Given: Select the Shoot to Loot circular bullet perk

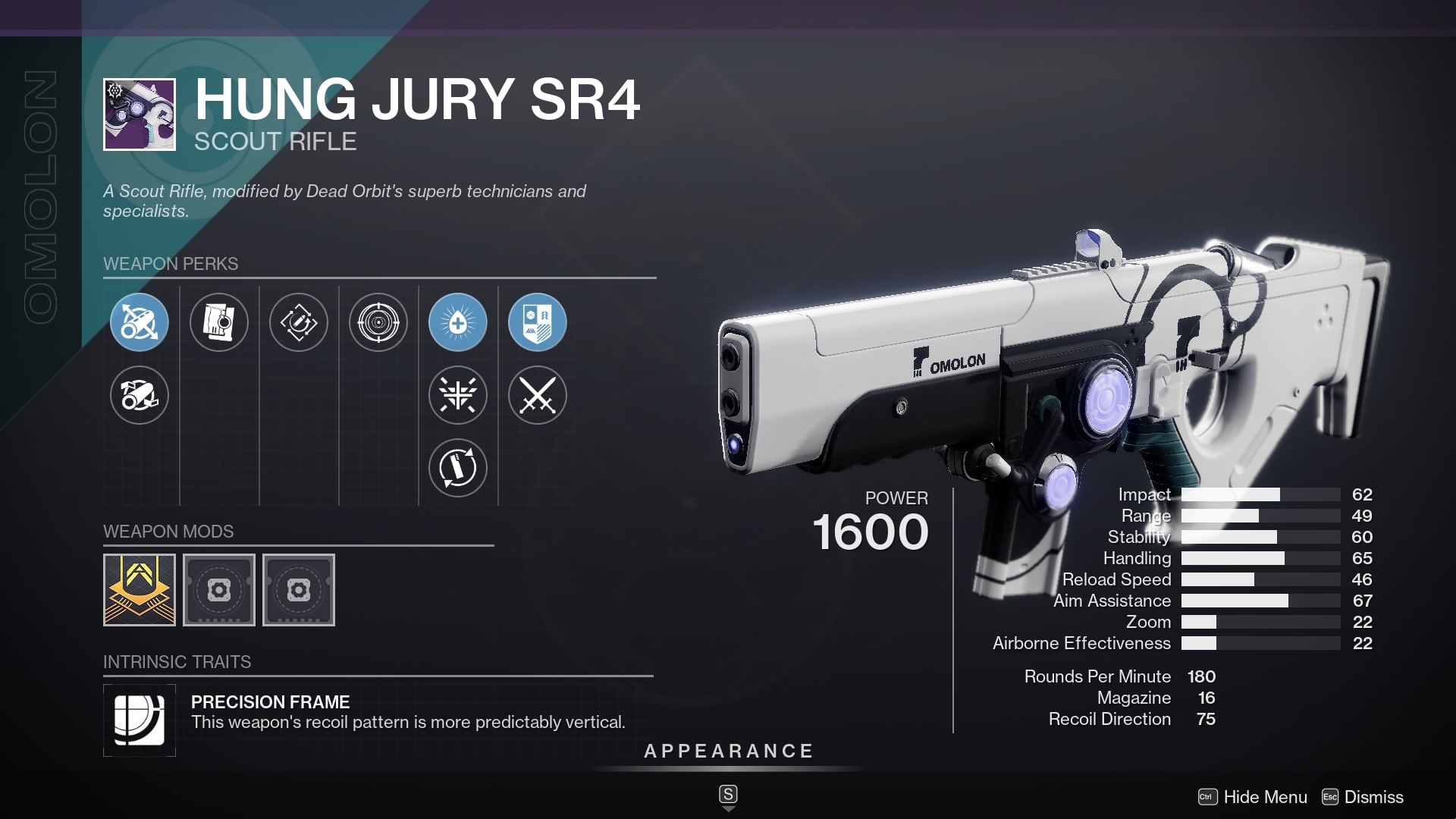Looking at the screenshot, I should coord(458,469).
